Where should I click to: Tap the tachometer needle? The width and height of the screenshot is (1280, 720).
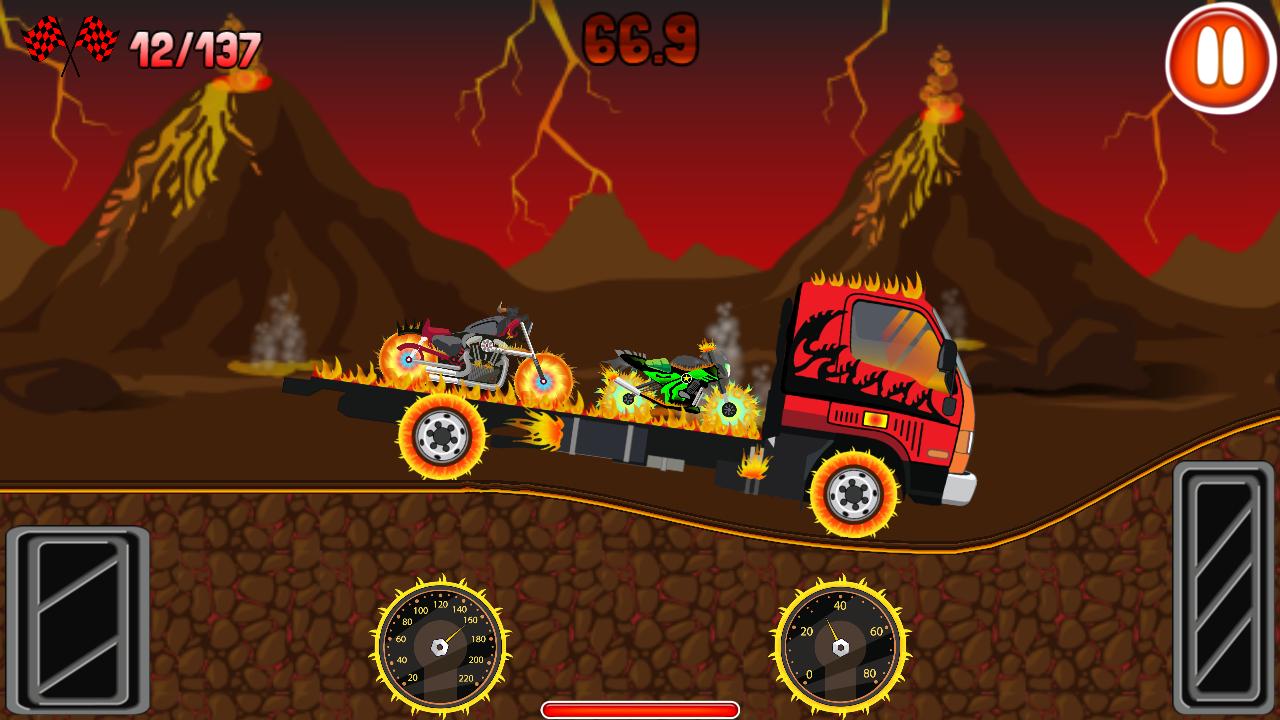835,632
